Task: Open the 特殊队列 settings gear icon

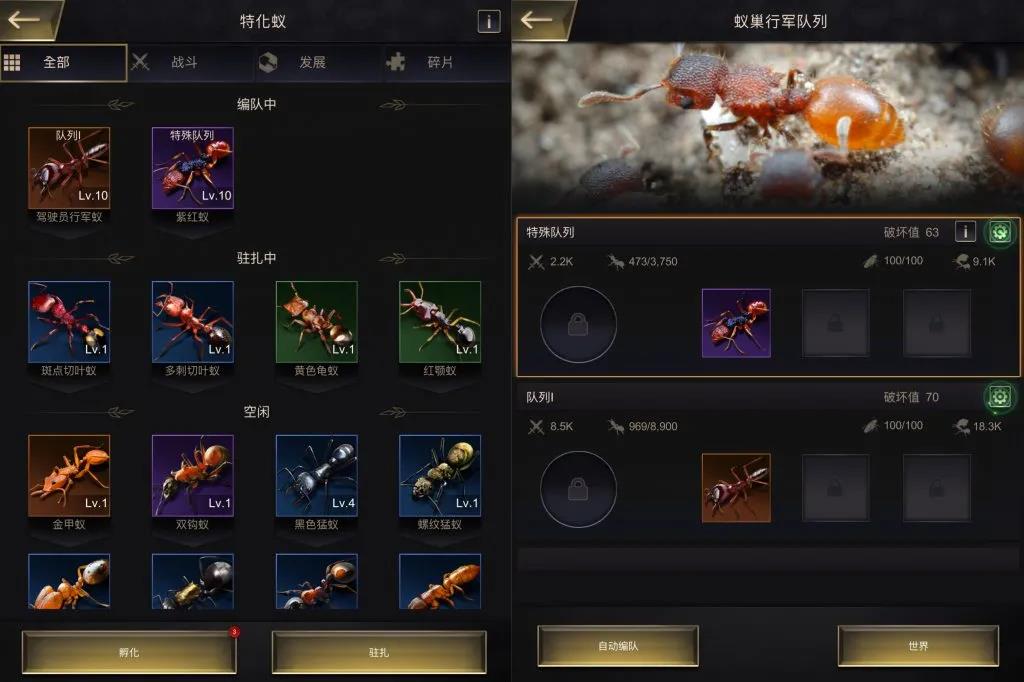Action: 998,232
